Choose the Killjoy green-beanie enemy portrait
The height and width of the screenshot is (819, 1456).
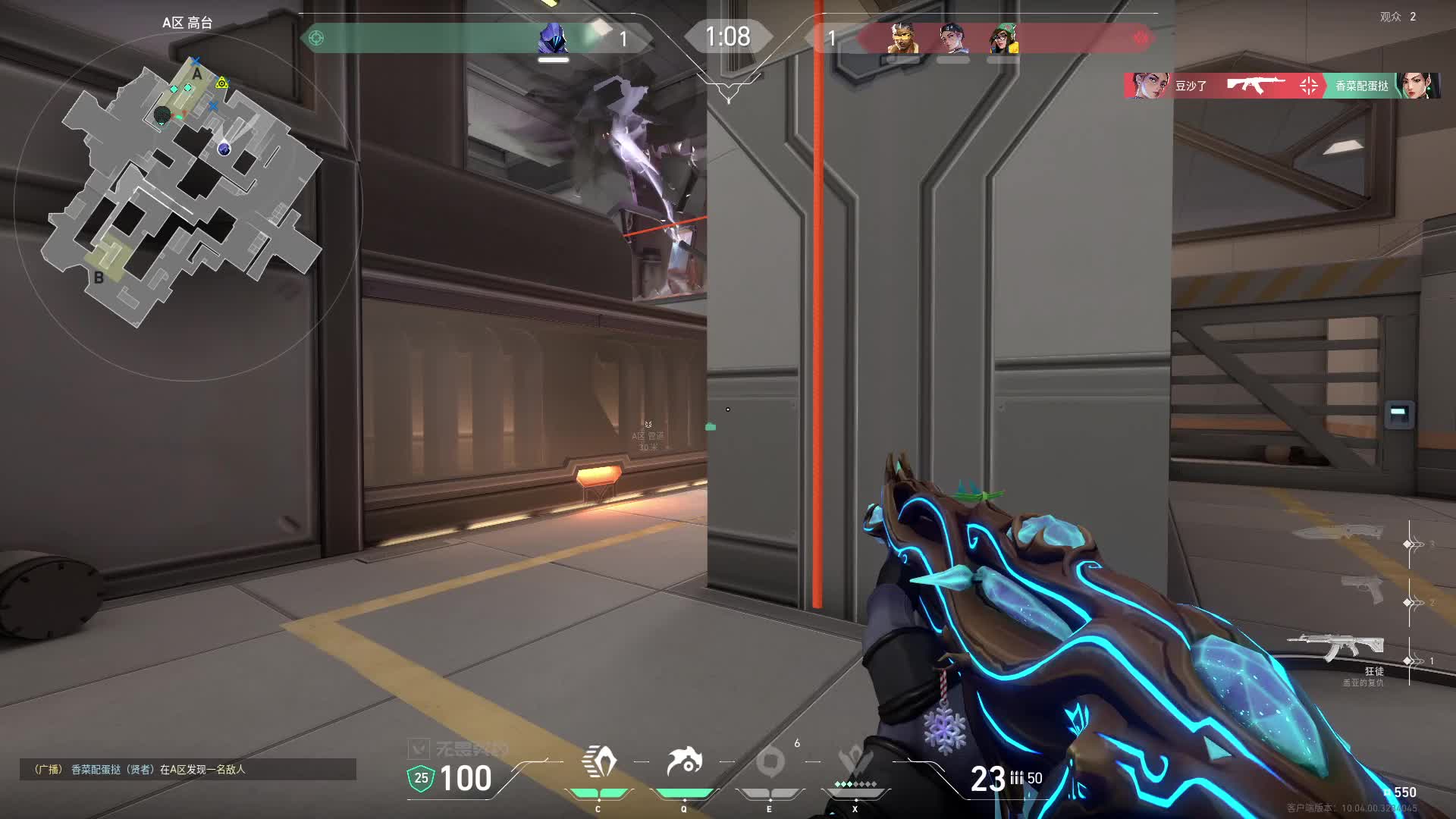pos(1003,38)
